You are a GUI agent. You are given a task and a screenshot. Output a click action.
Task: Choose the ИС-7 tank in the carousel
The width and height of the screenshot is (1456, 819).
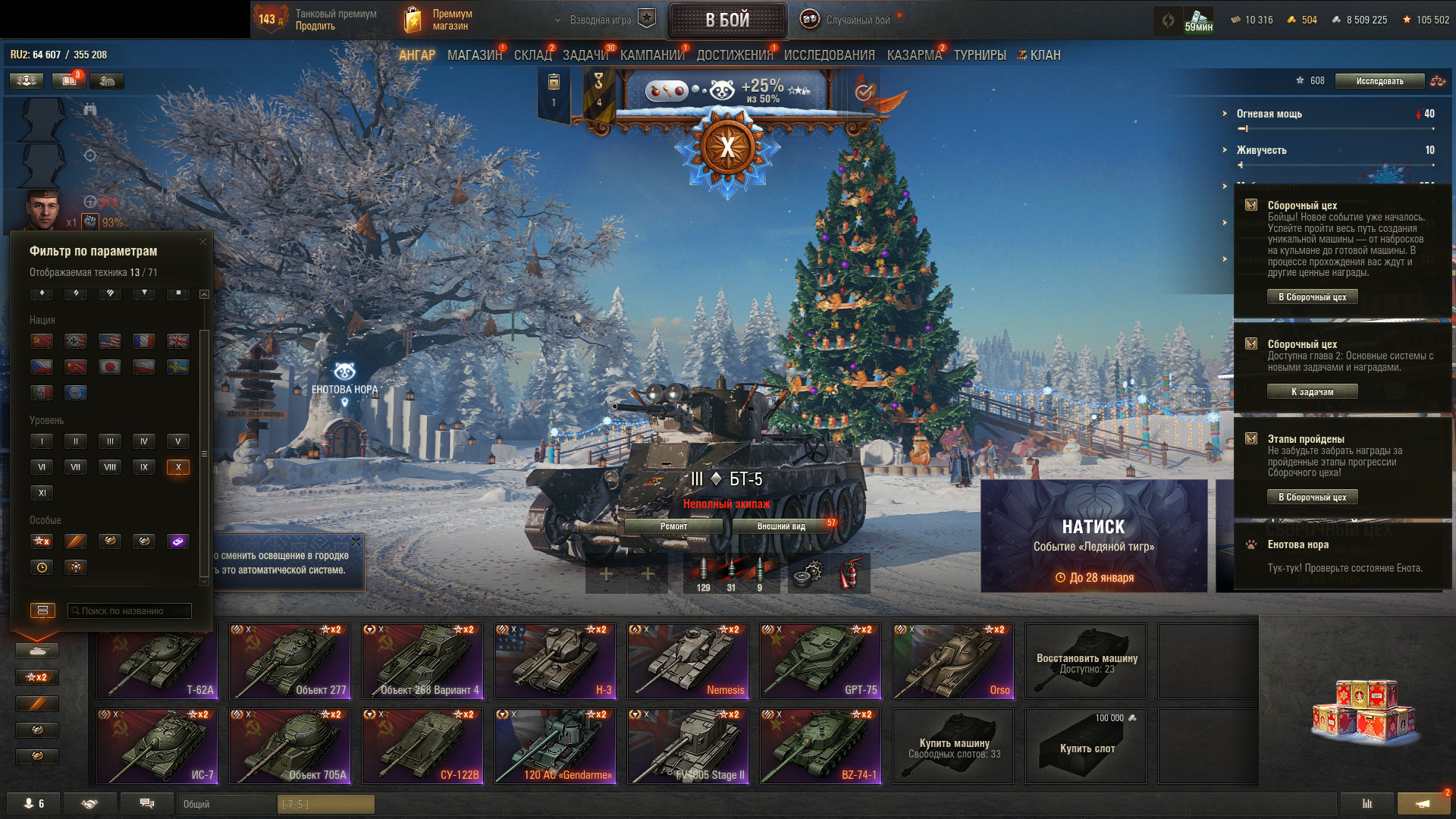(x=157, y=746)
